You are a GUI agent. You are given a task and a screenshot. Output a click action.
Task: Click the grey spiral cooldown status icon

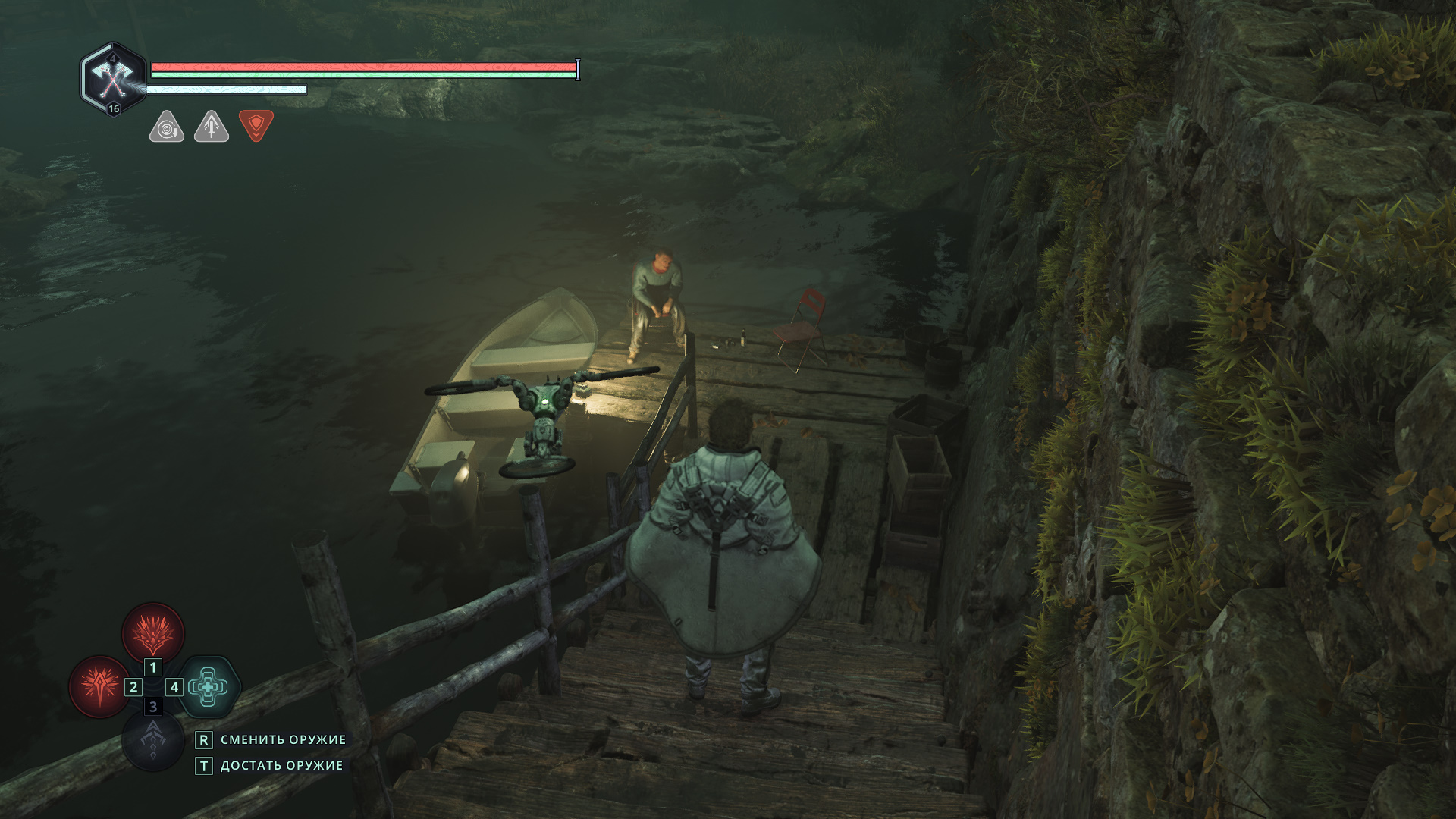[167, 127]
